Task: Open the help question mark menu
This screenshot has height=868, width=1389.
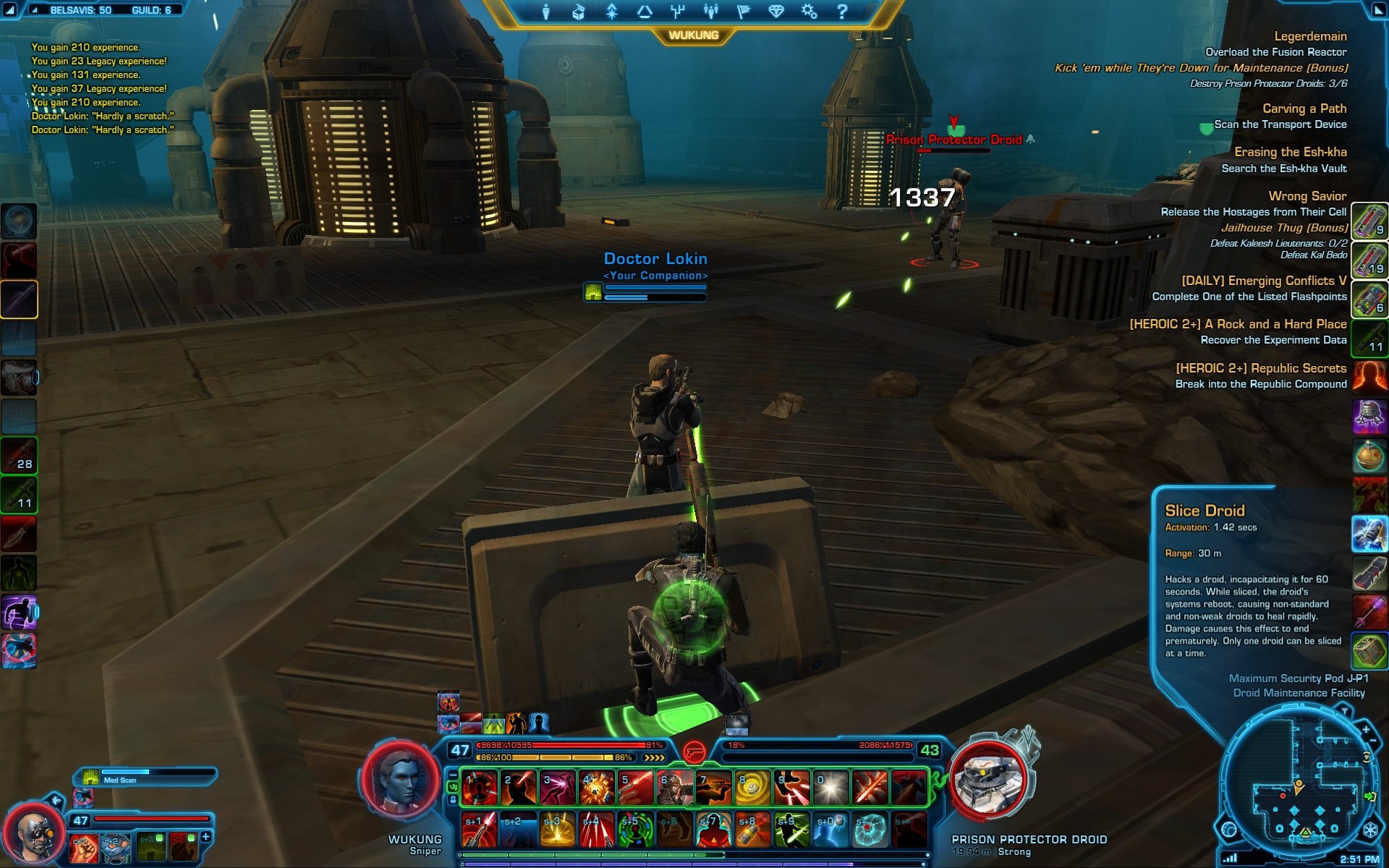Action: tap(841, 12)
